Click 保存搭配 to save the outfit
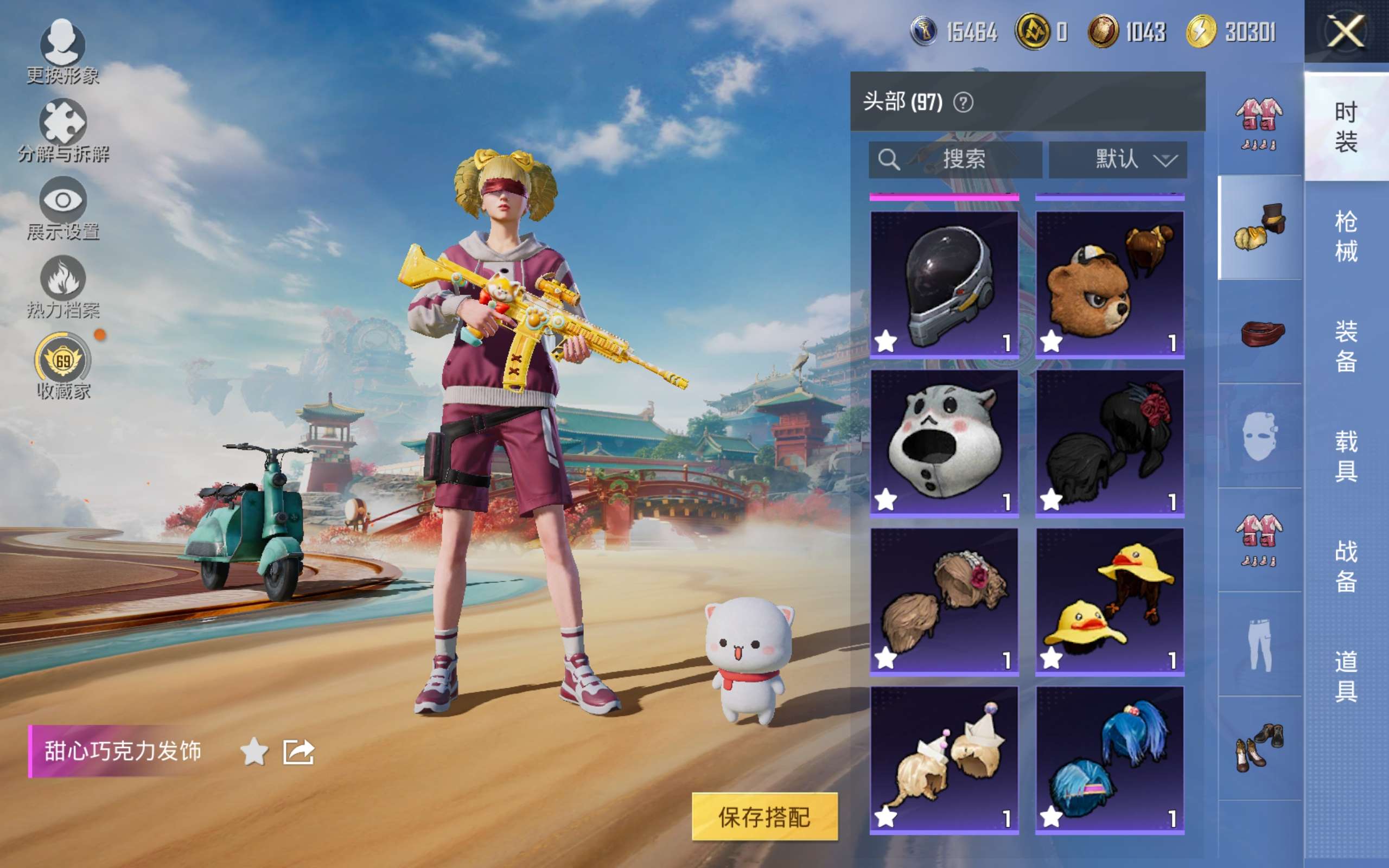The width and height of the screenshot is (1389, 868). 764,816
